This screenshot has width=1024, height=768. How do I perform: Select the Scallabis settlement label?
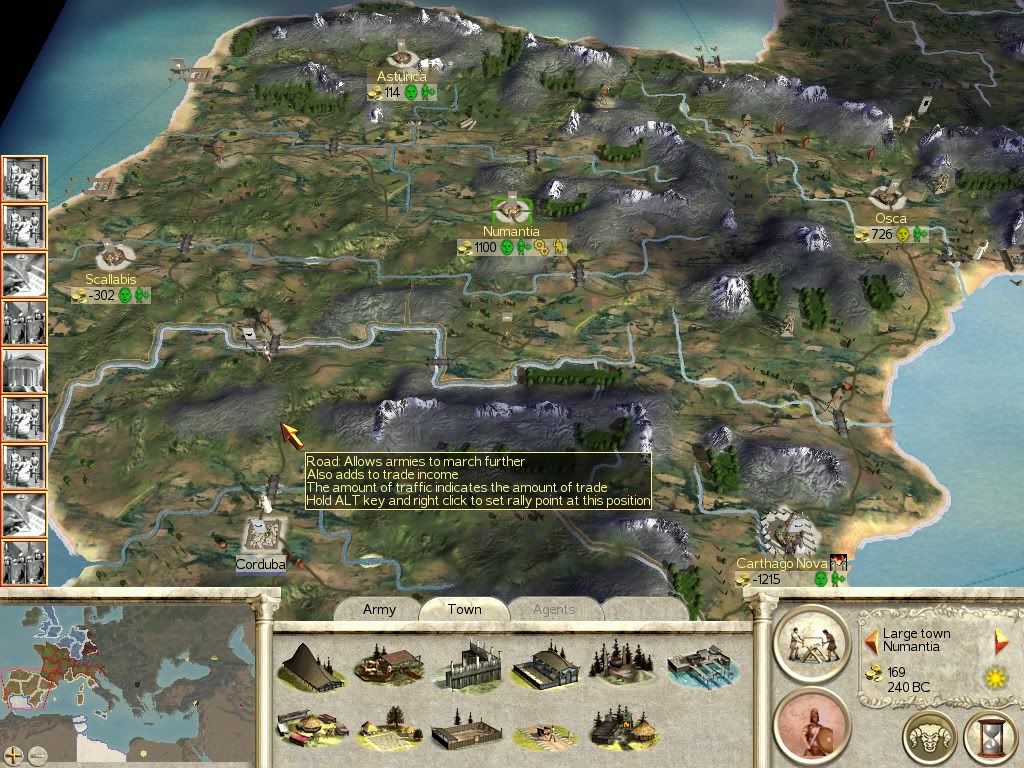[x=110, y=279]
